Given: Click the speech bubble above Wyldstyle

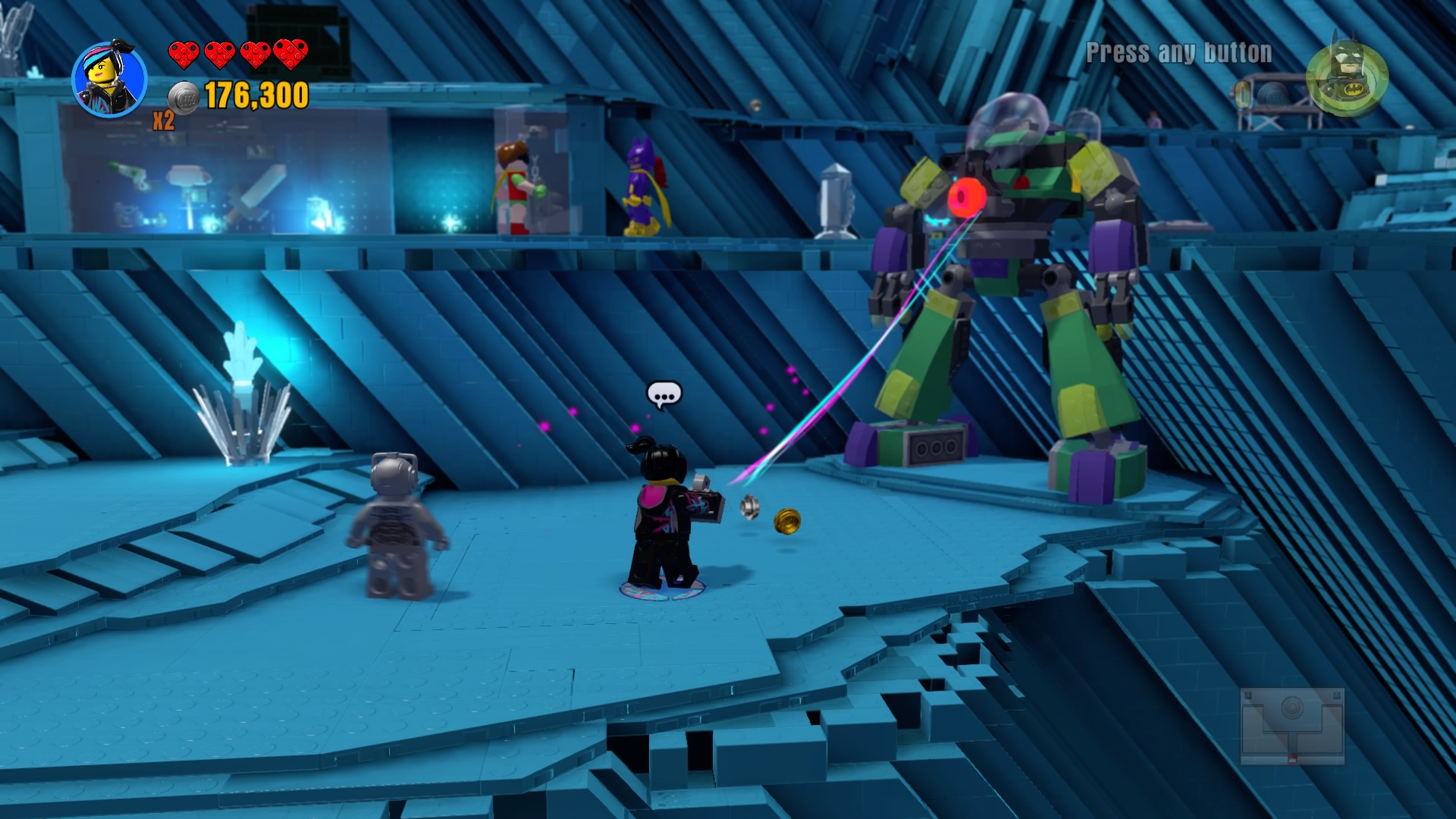Looking at the screenshot, I should tap(664, 395).
